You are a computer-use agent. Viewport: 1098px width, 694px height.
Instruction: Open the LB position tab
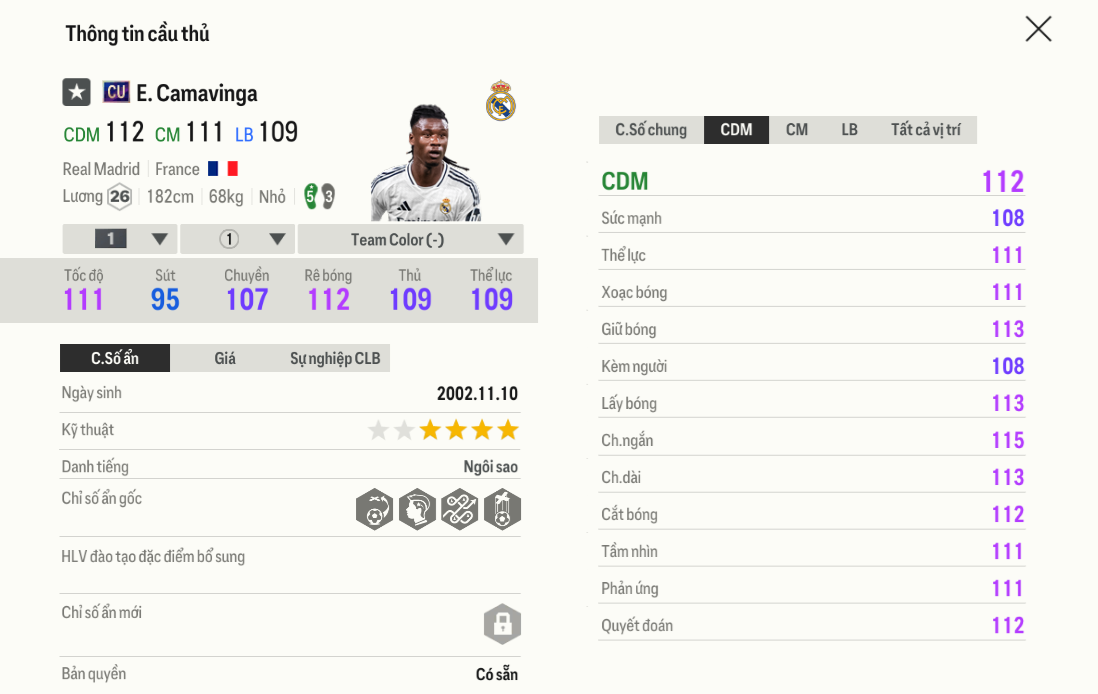click(x=849, y=130)
